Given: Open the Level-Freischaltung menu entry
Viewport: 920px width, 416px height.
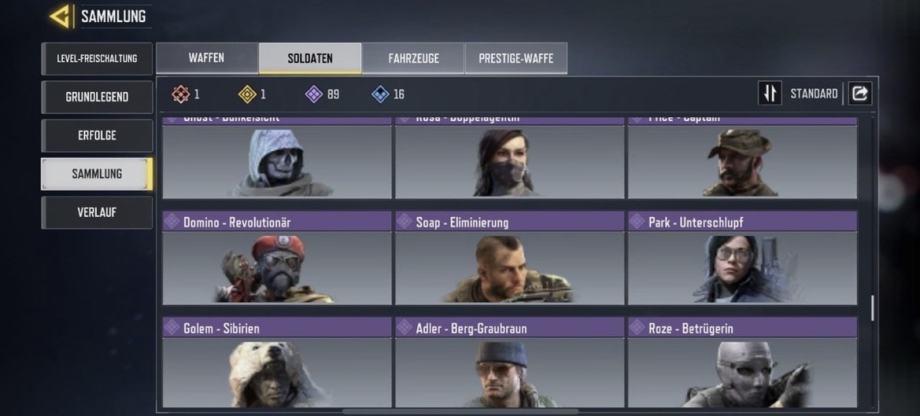Looking at the screenshot, I should click(x=97, y=59).
